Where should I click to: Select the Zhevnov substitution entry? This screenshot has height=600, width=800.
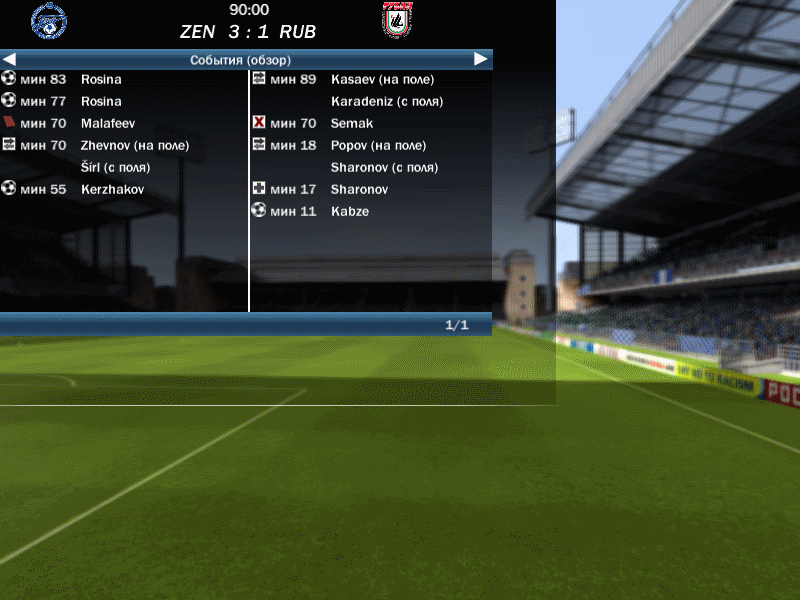click(134, 145)
